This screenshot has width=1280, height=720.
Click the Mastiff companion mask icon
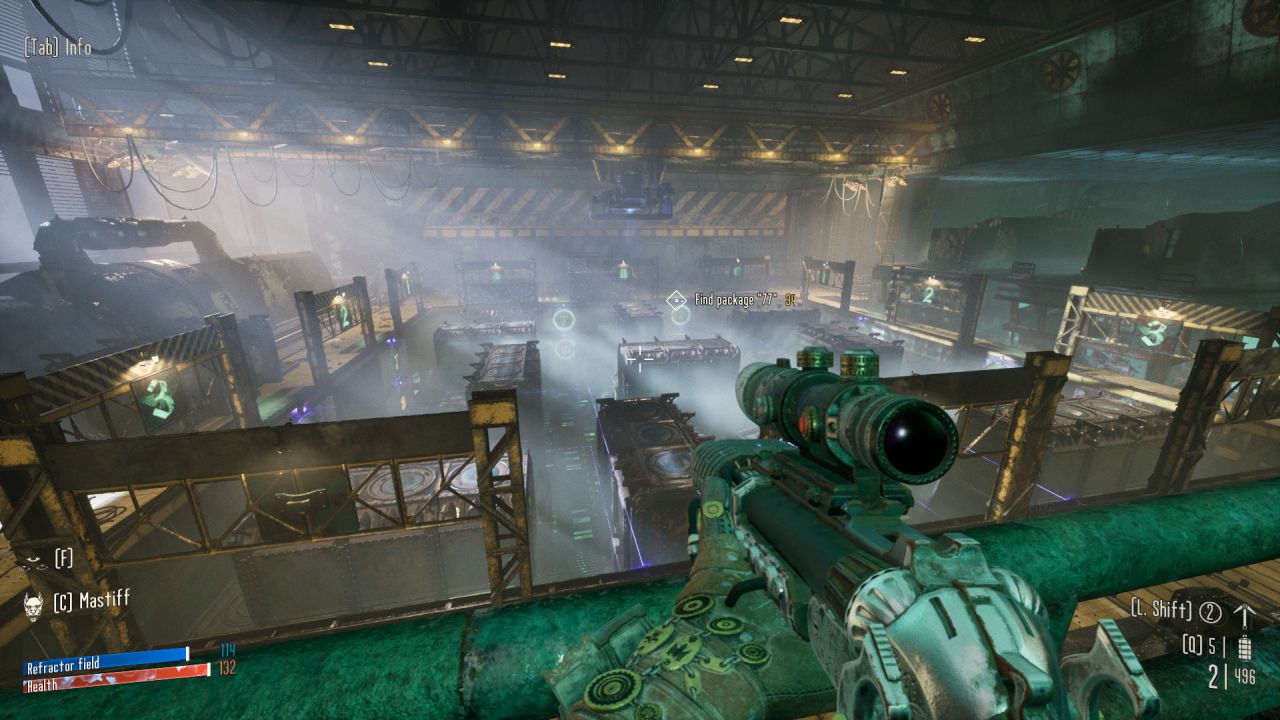tap(33, 605)
